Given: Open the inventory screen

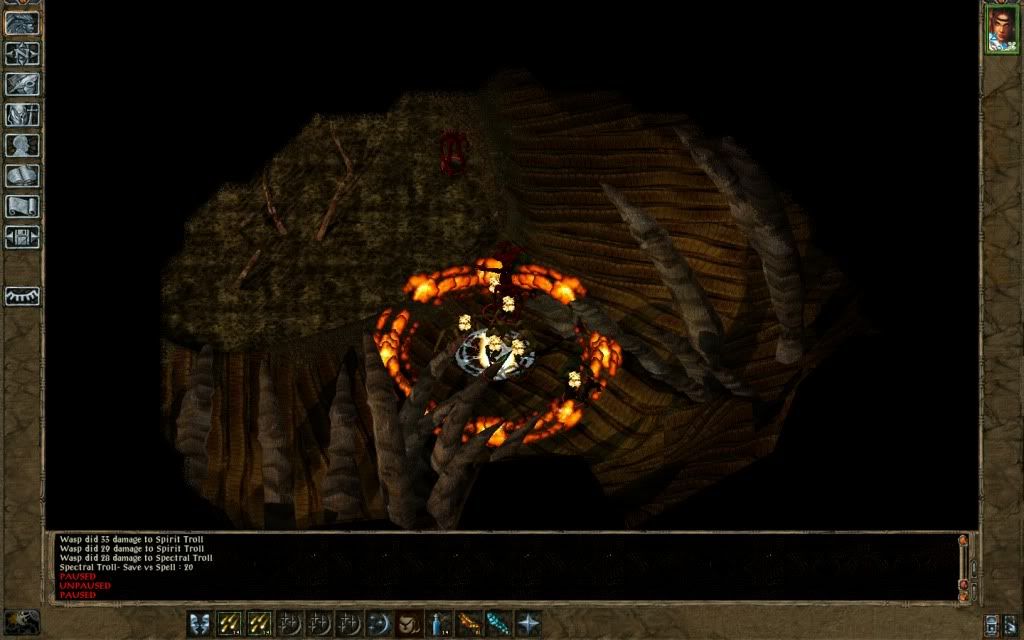Looking at the screenshot, I should coord(22,115).
